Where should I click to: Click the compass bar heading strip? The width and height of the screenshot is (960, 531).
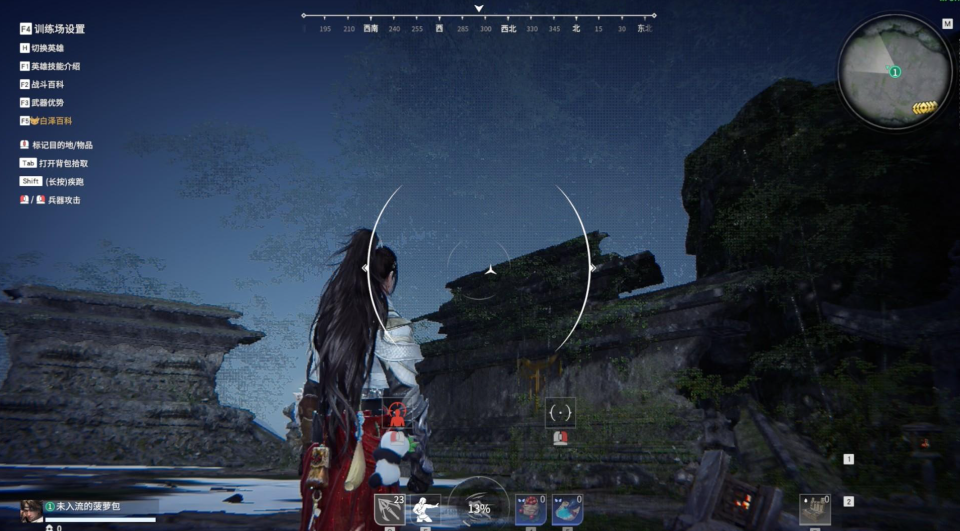[x=479, y=28]
